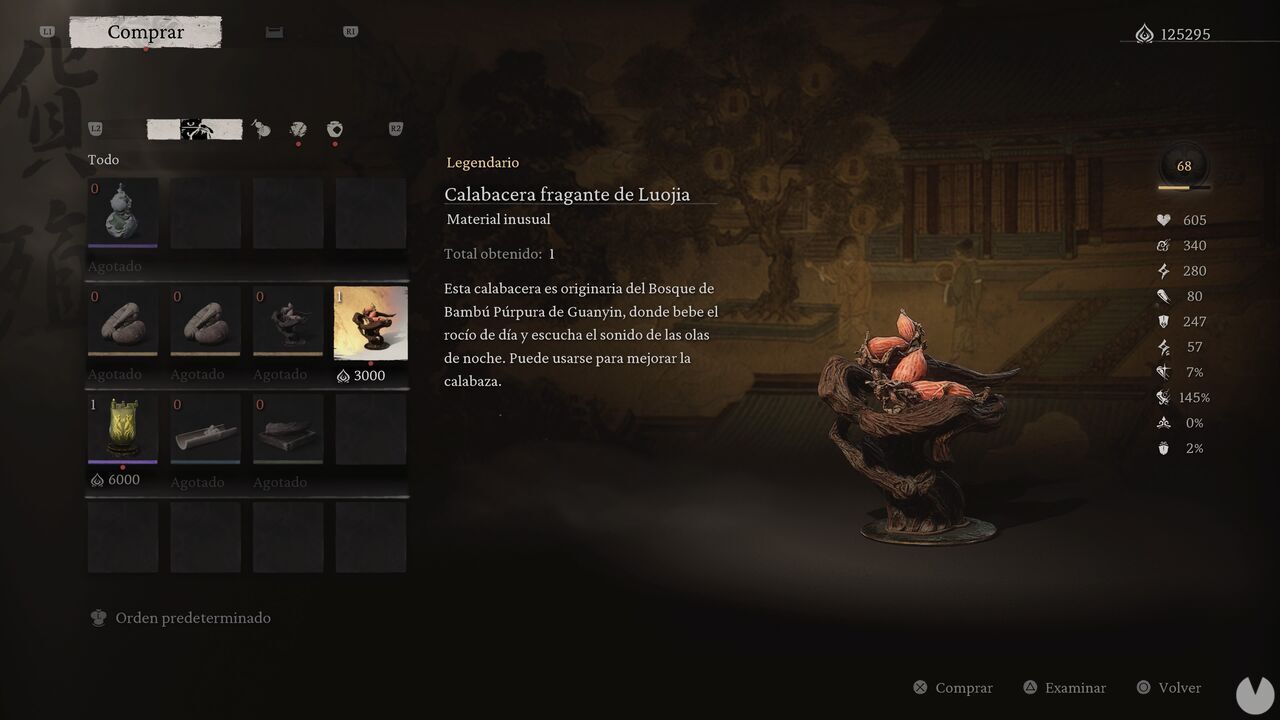
Task: Click the experience bar under level 68
Action: (1182, 185)
